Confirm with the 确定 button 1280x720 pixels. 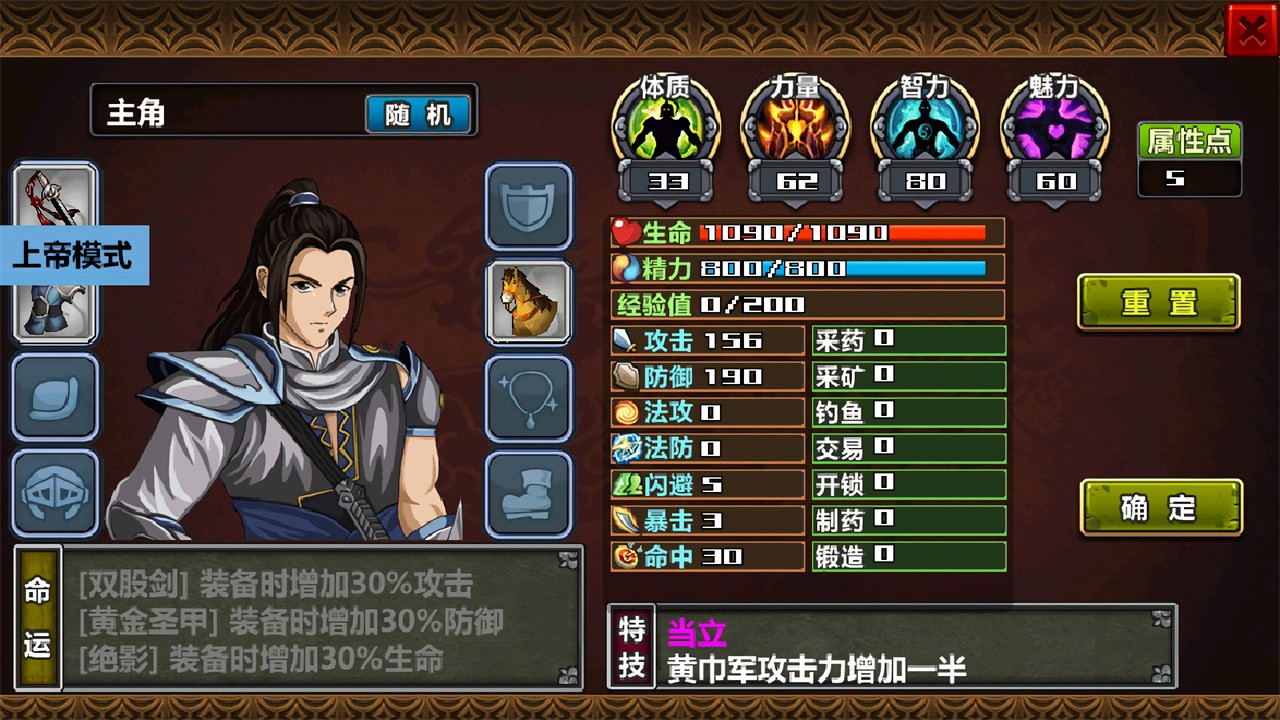[1160, 508]
